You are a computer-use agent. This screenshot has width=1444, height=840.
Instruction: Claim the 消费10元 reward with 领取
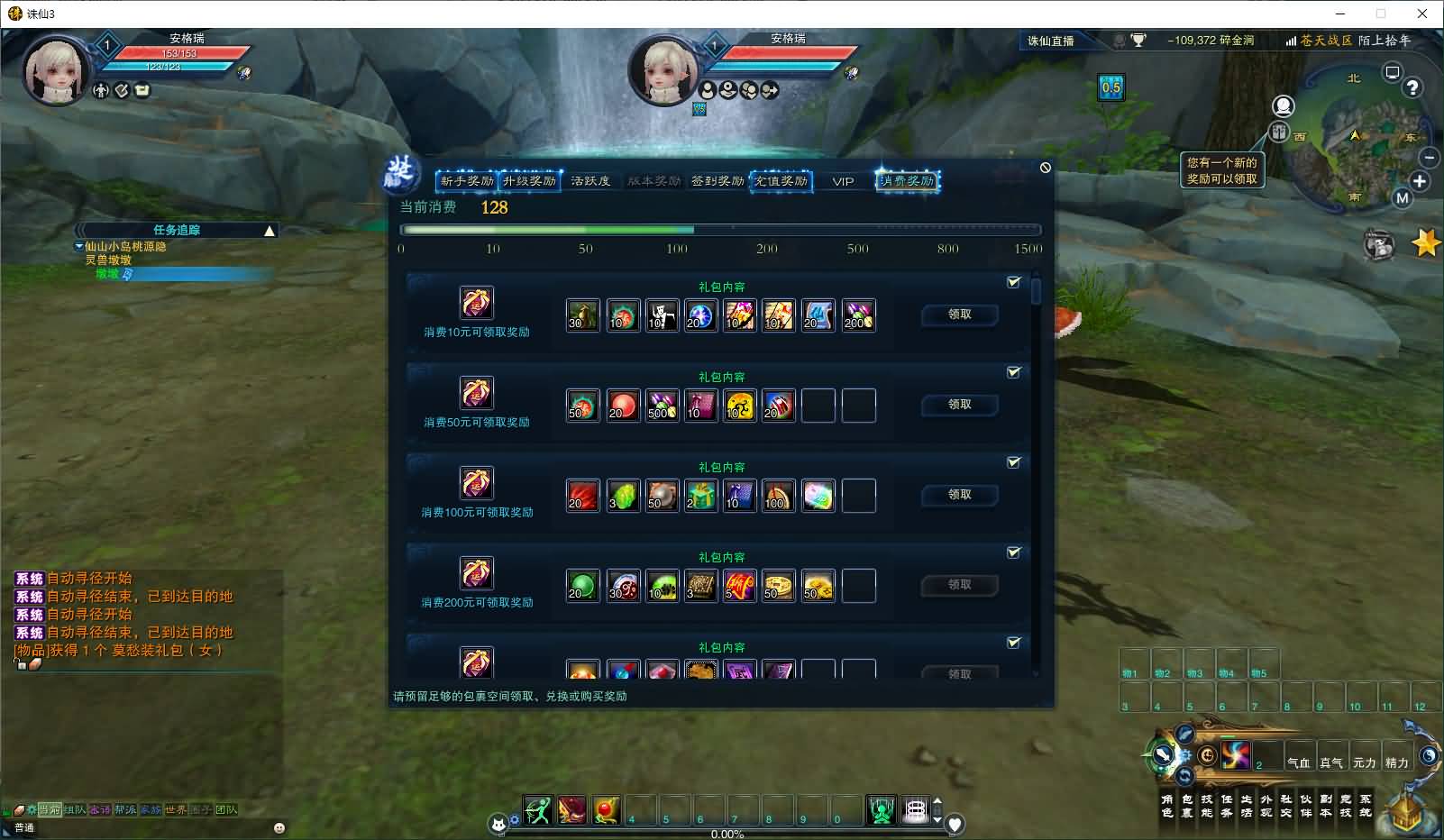(x=959, y=315)
